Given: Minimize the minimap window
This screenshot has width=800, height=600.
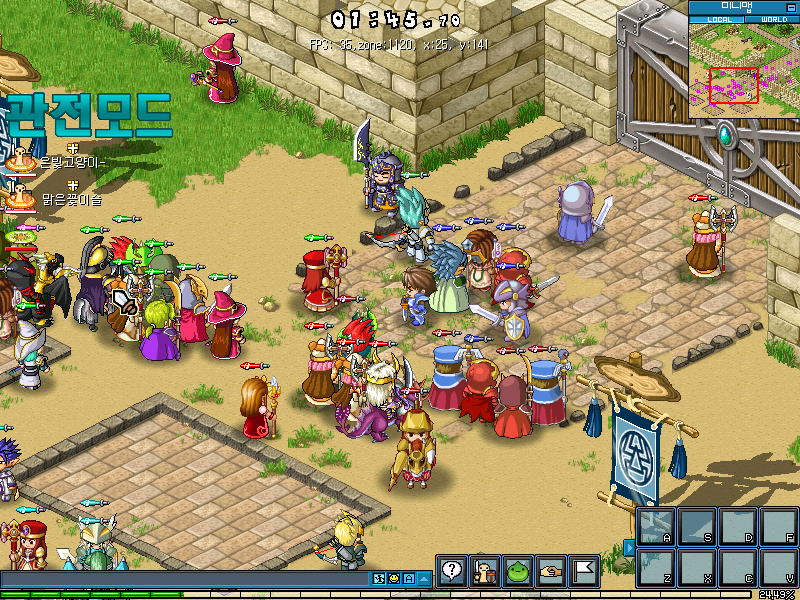Looking at the screenshot, I should [793, 6].
